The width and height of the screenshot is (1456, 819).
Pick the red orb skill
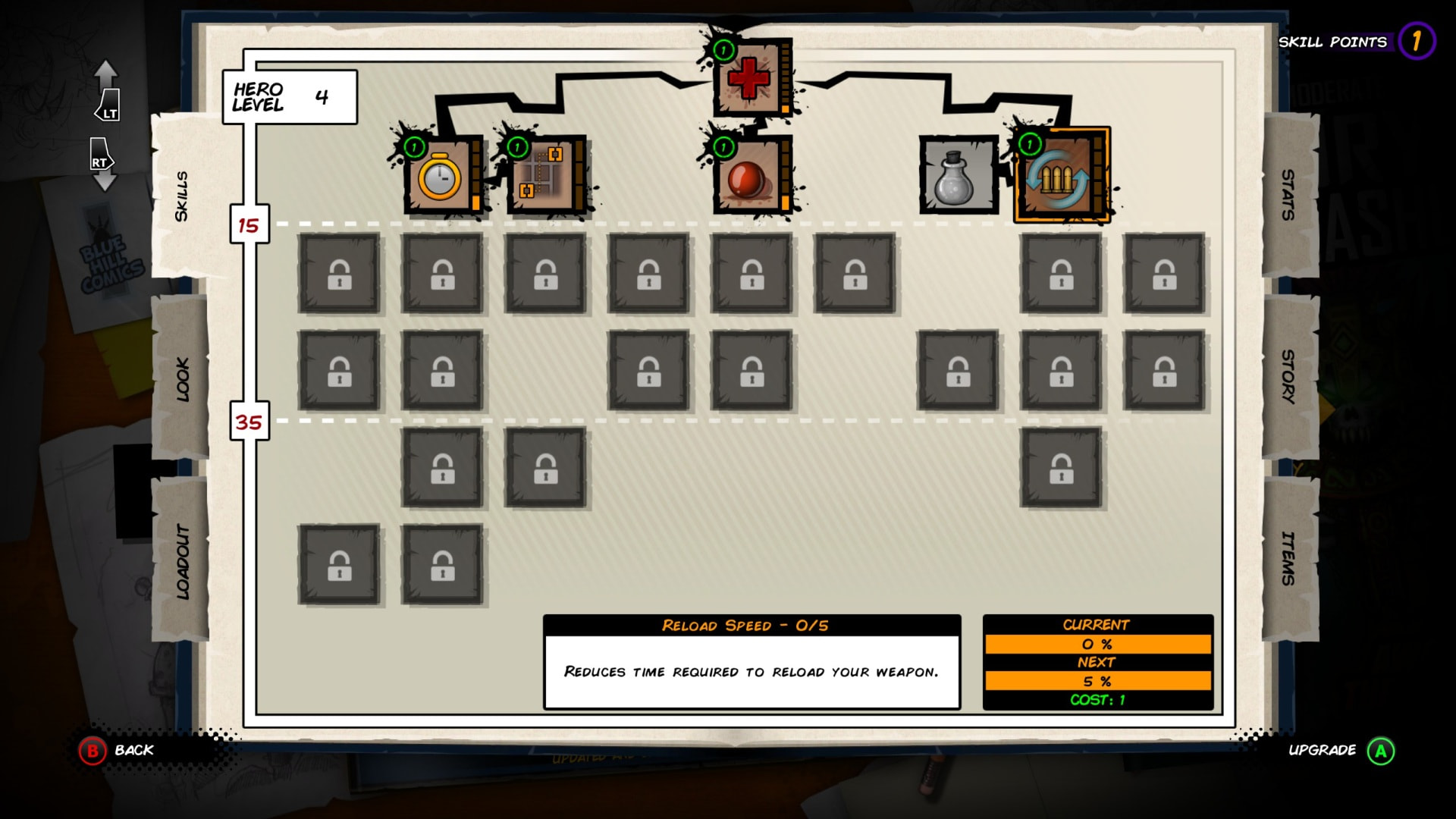(750, 177)
